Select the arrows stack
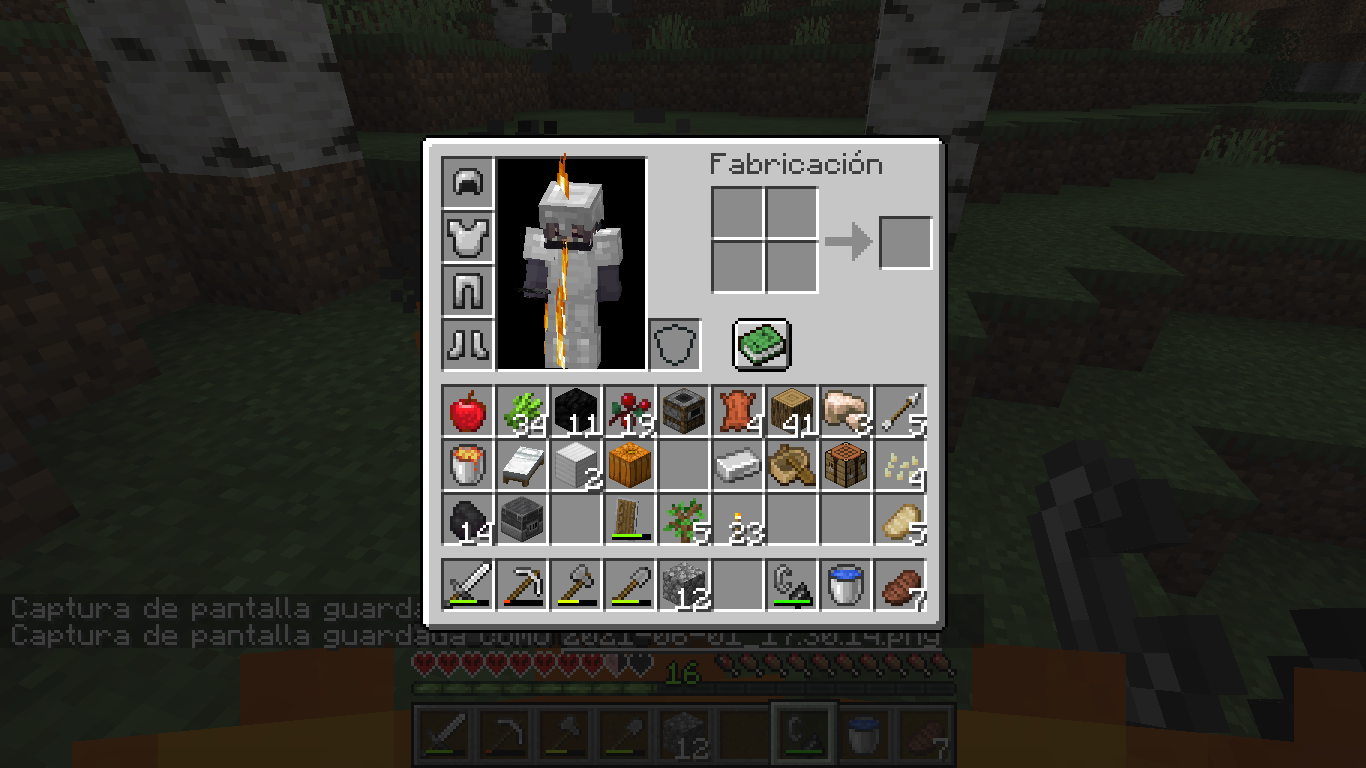1366x768 pixels. tap(899, 412)
